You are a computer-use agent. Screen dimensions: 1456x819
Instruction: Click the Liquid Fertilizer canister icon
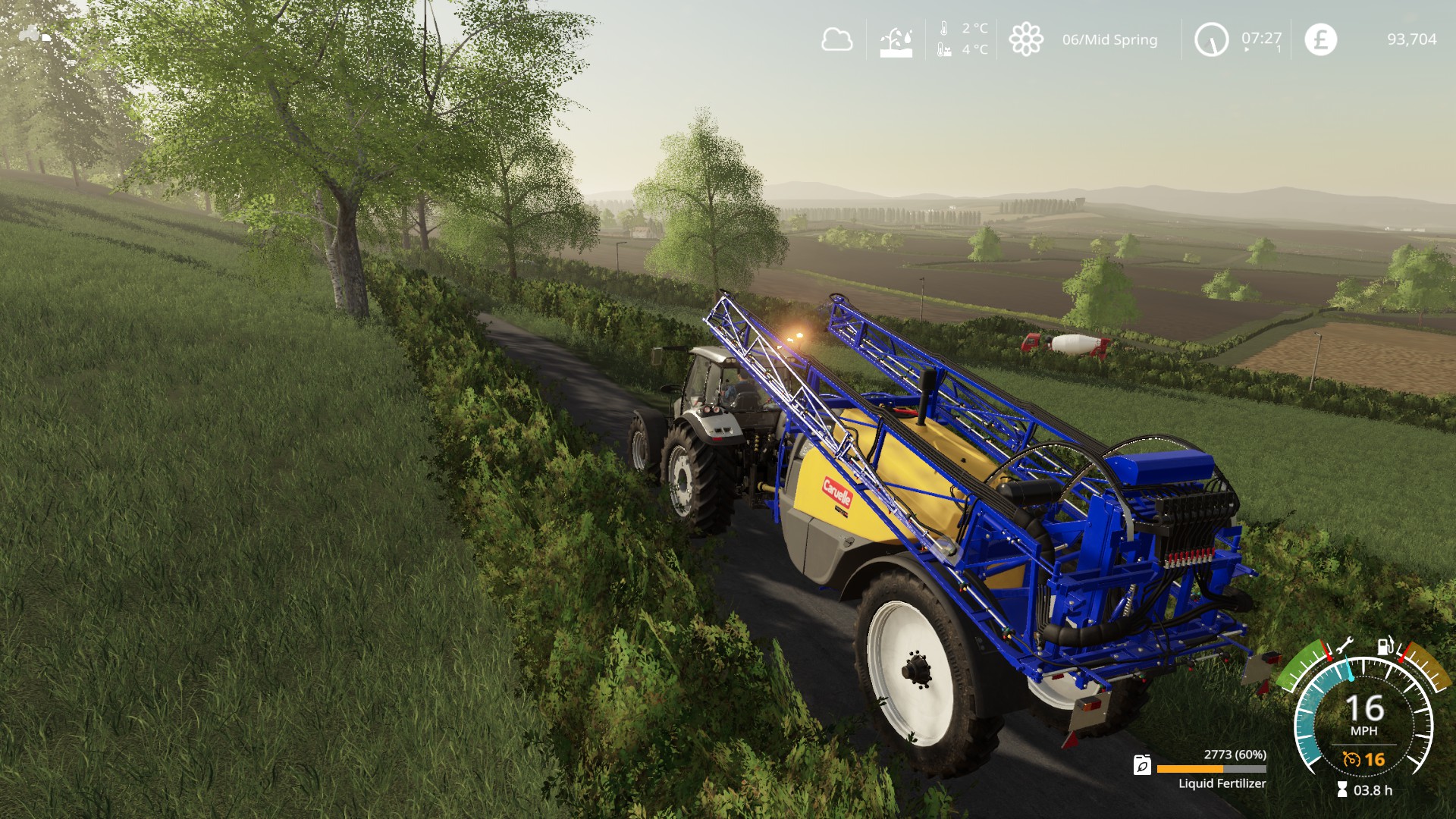tap(1142, 765)
